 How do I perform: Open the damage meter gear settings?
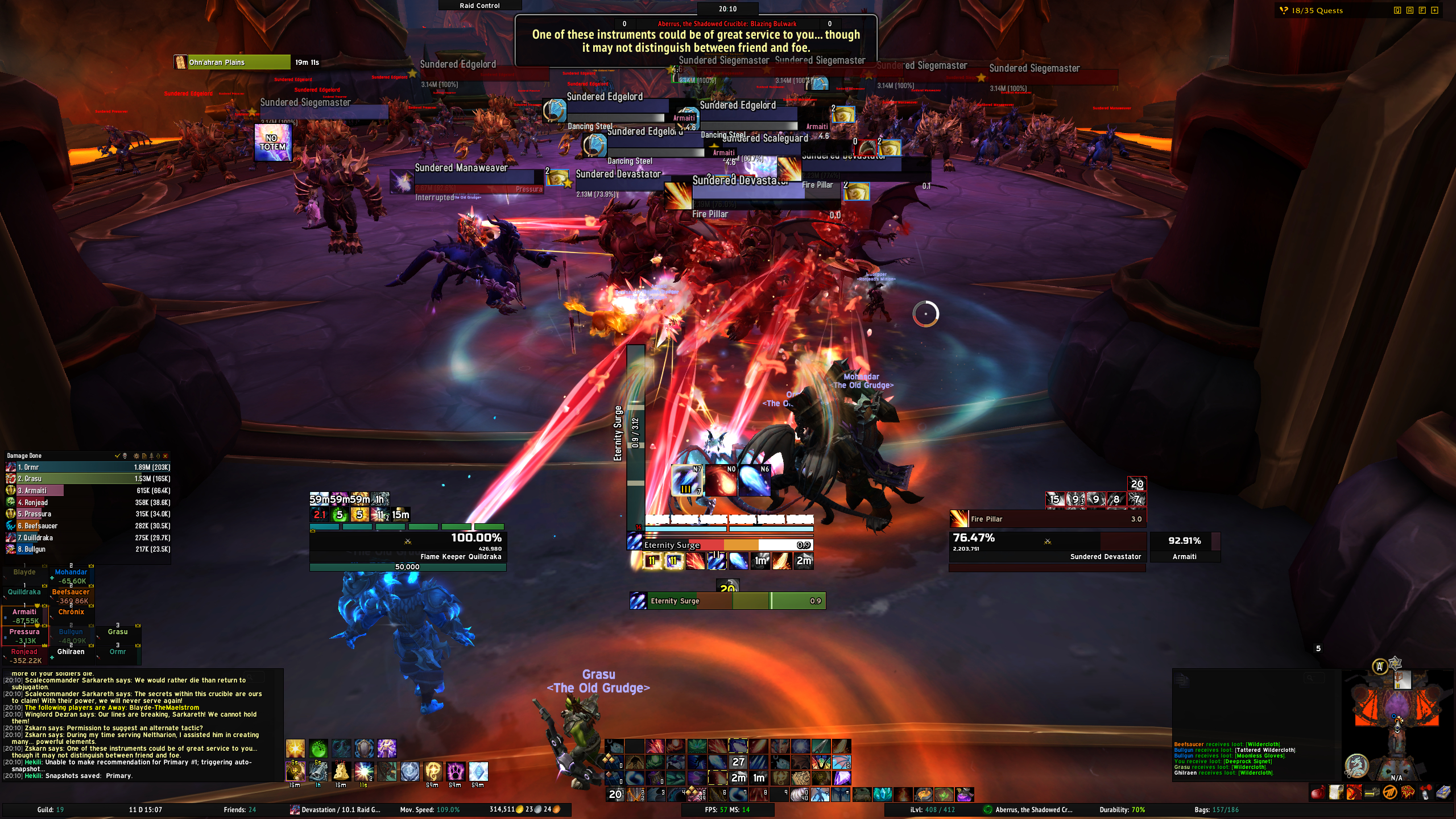136,456
